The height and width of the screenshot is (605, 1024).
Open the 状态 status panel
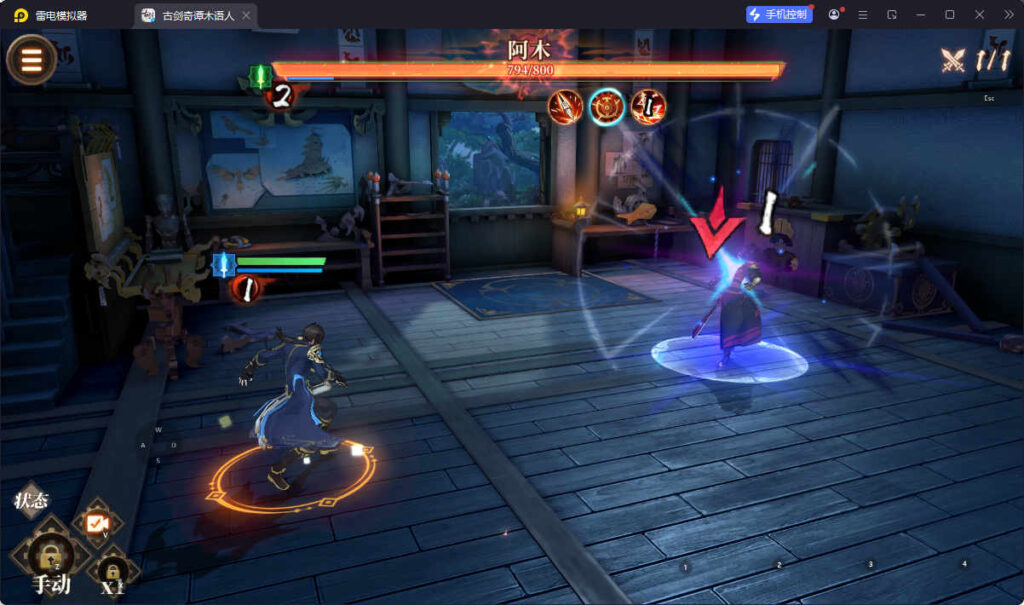coord(31,501)
